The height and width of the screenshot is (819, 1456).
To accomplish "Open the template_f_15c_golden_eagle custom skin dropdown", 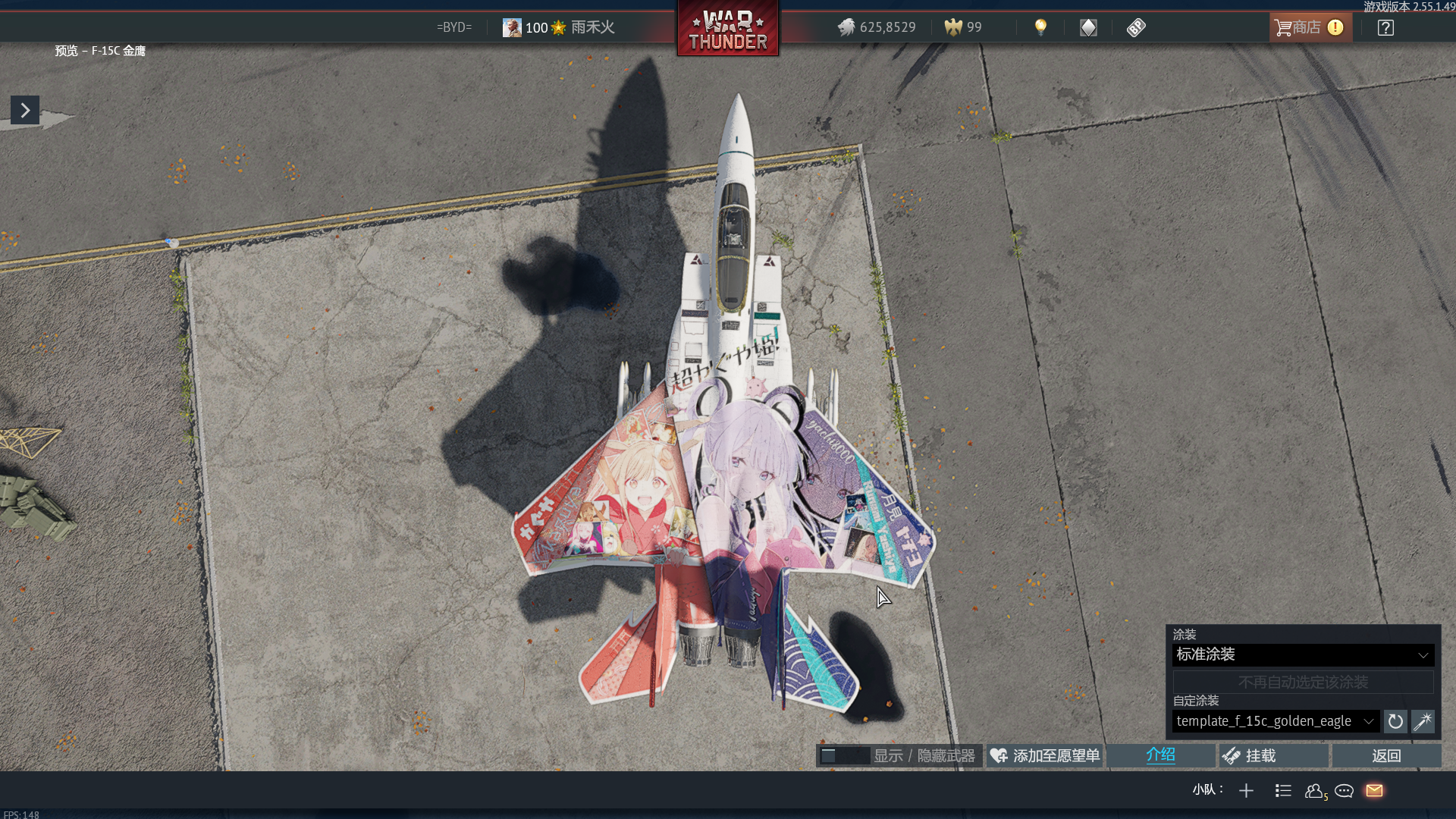I will pyautogui.click(x=1275, y=721).
